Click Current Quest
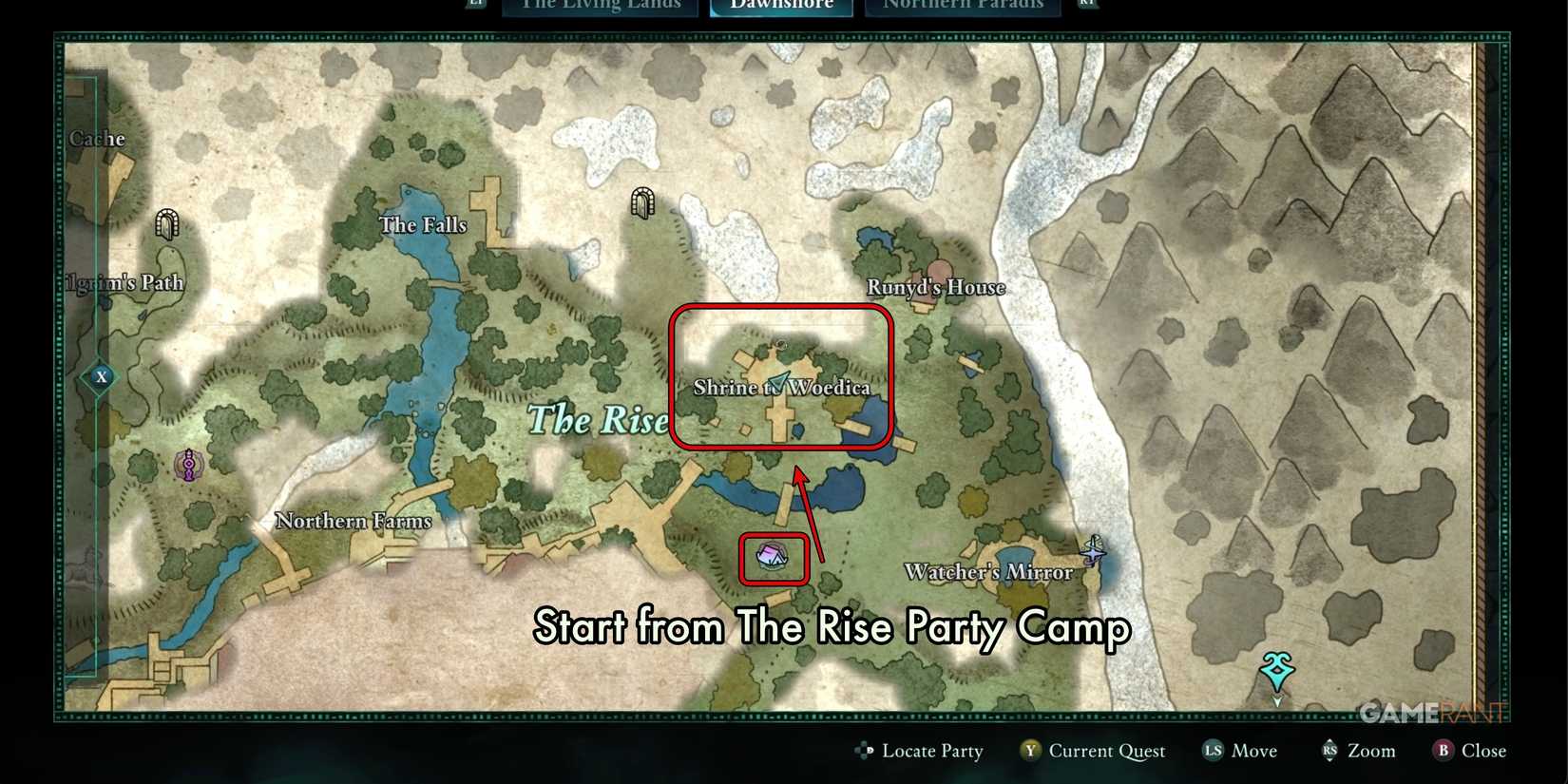This screenshot has height=784, width=1568. tap(1108, 751)
